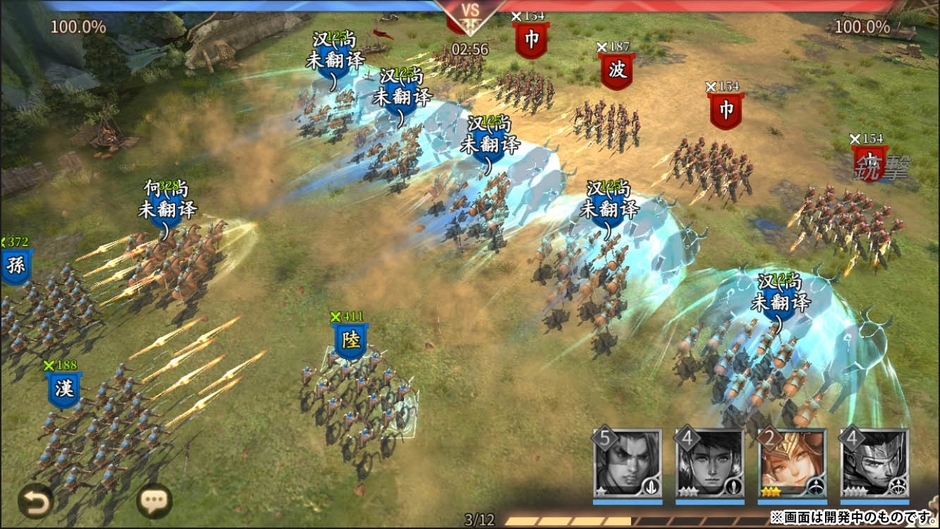This screenshot has width=940, height=529.
Task: Choose the cost 4 three-star hero card
Action: coord(709,463)
